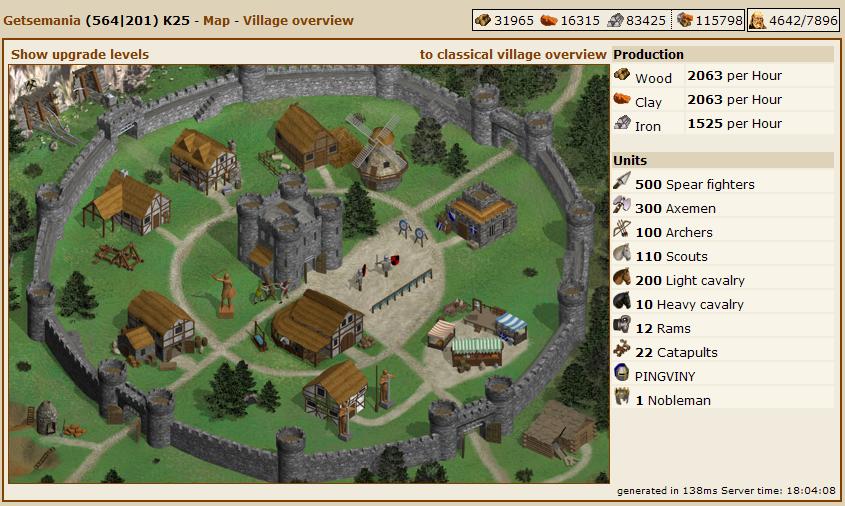Click the clay resource icon in top bar
Viewport: 845px width, 506px height.
(548, 21)
